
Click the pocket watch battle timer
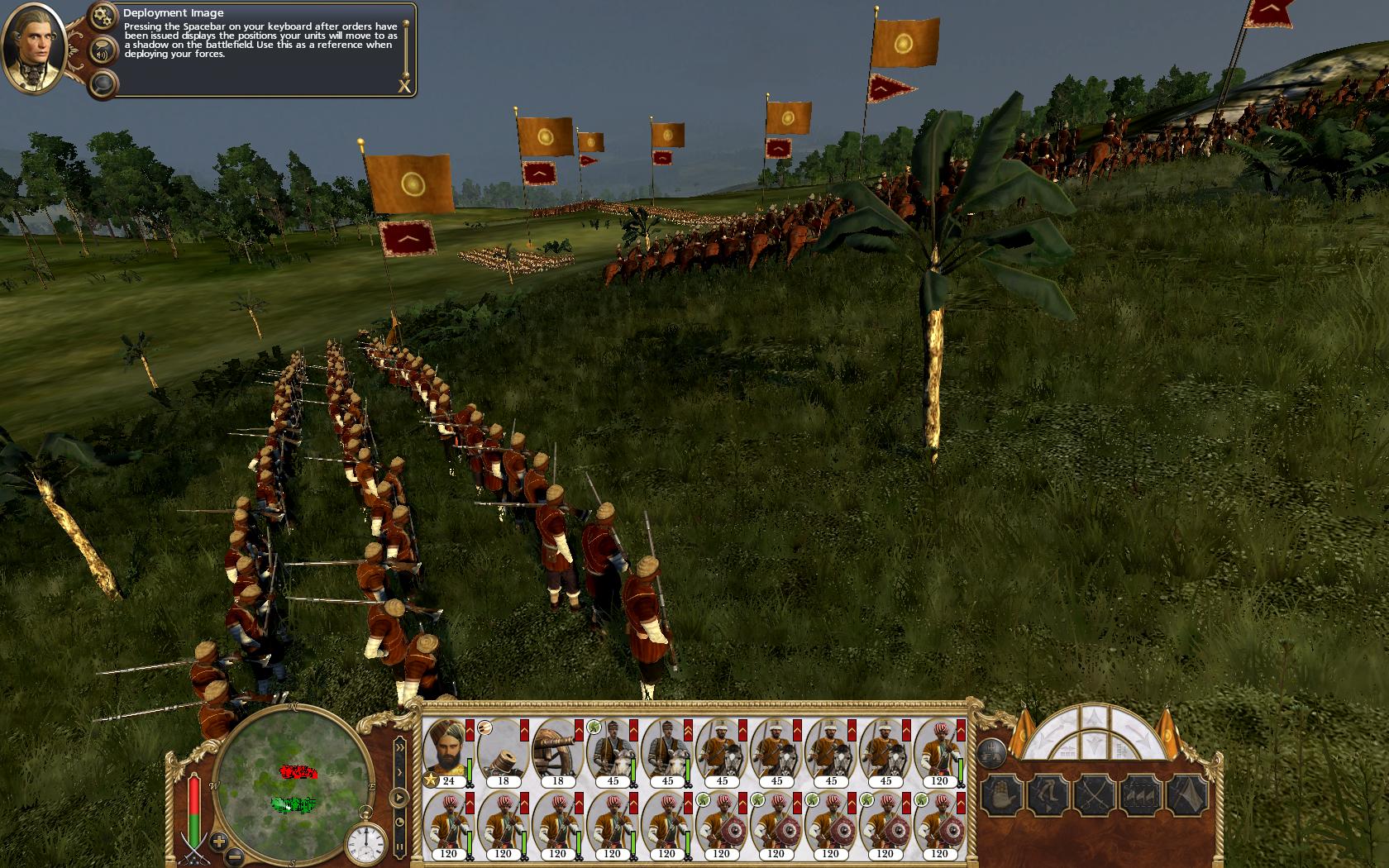[x=365, y=842]
